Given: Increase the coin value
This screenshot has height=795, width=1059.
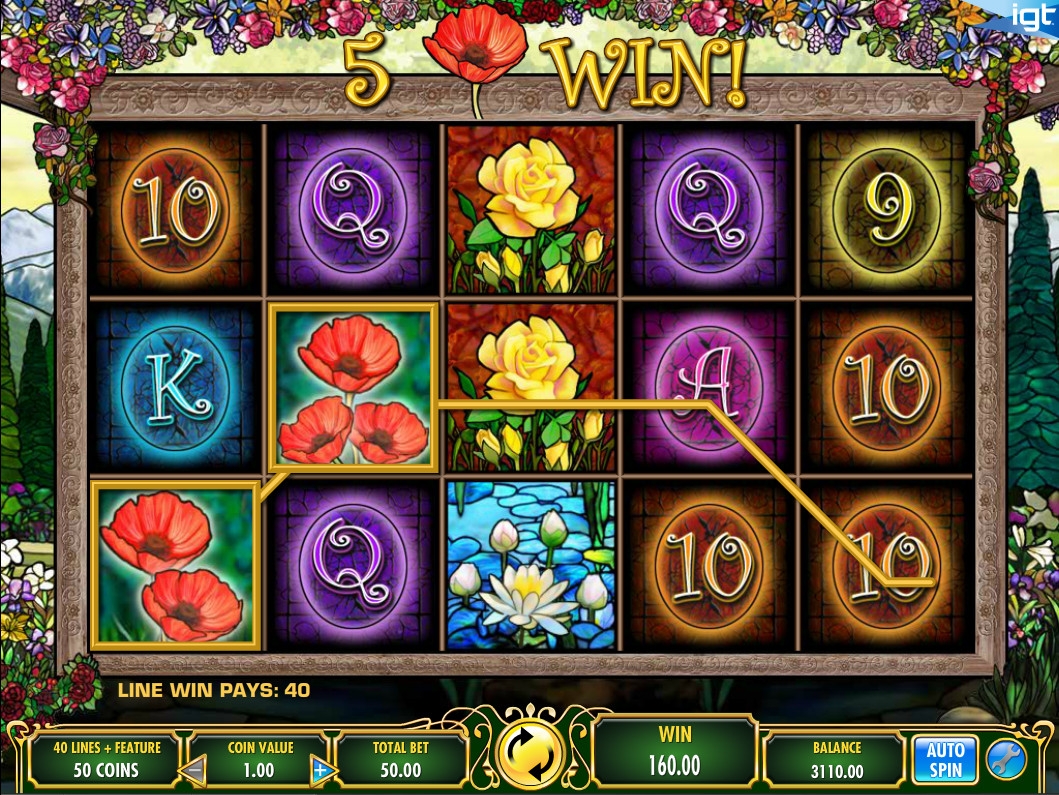Looking at the screenshot, I should tap(322, 770).
